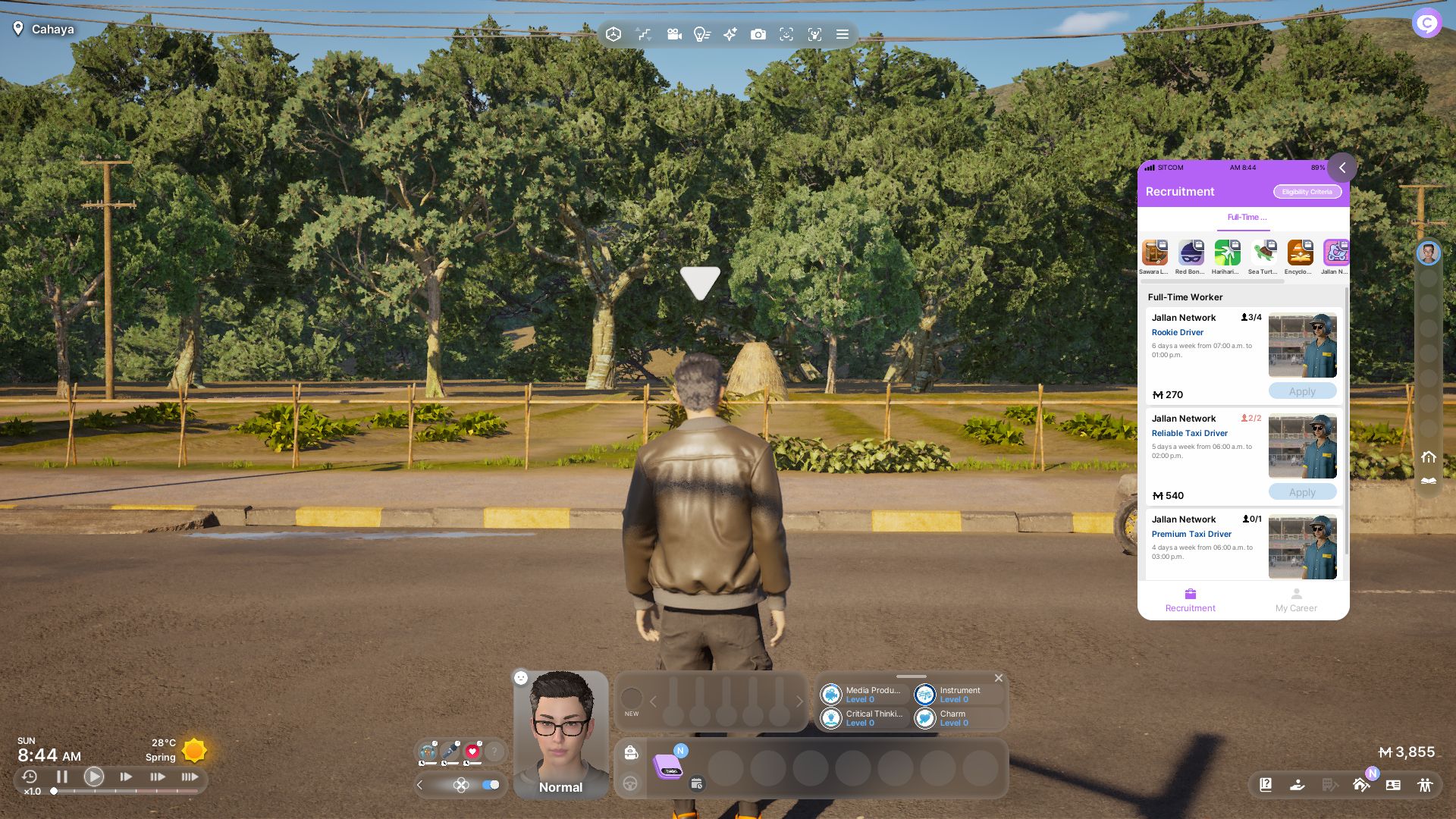Image resolution: width=1456 pixels, height=819 pixels.
Task: Toggle the autonomy switch
Action: pyautogui.click(x=491, y=785)
